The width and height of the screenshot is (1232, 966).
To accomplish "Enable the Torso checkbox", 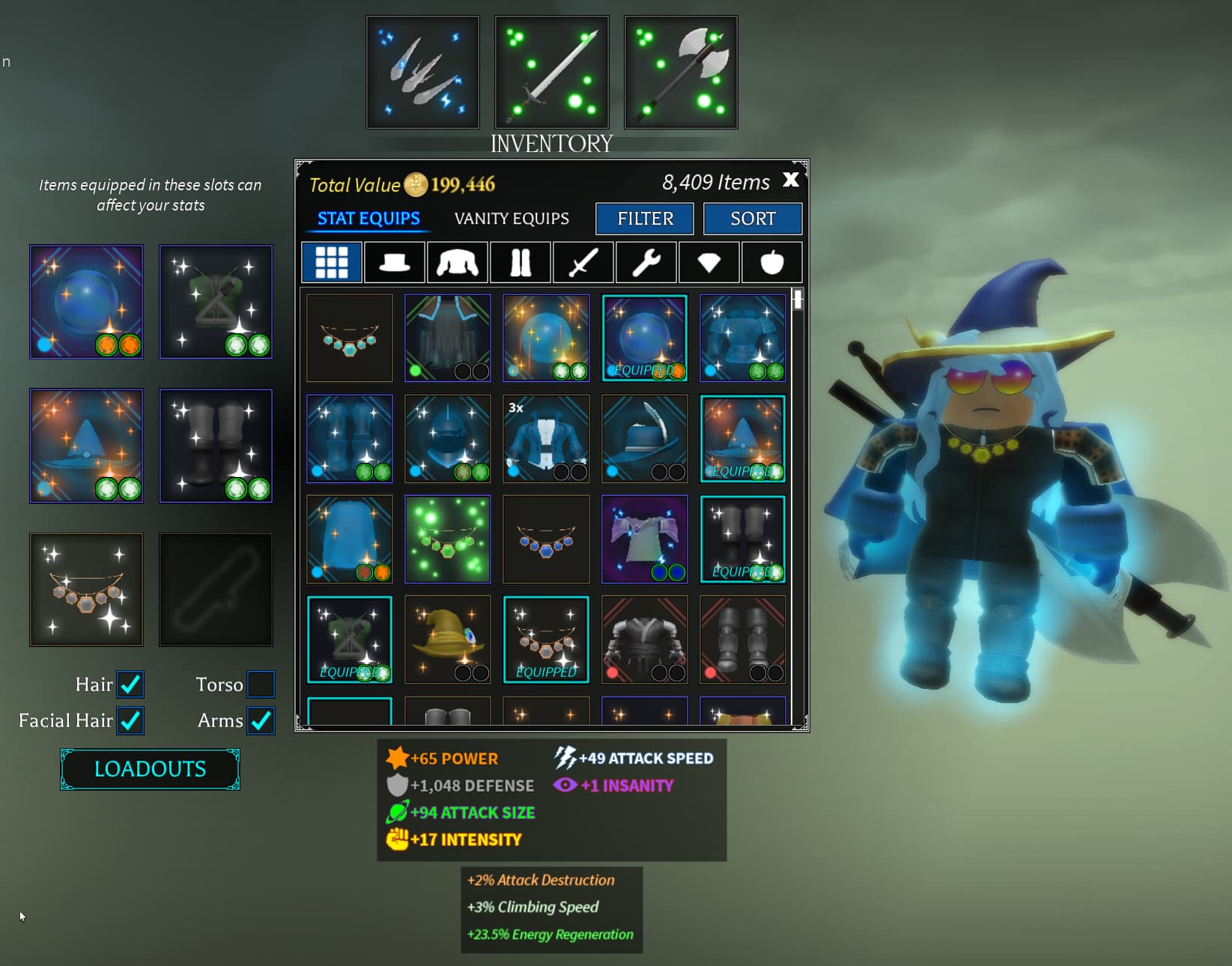I will pyautogui.click(x=261, y=684).
